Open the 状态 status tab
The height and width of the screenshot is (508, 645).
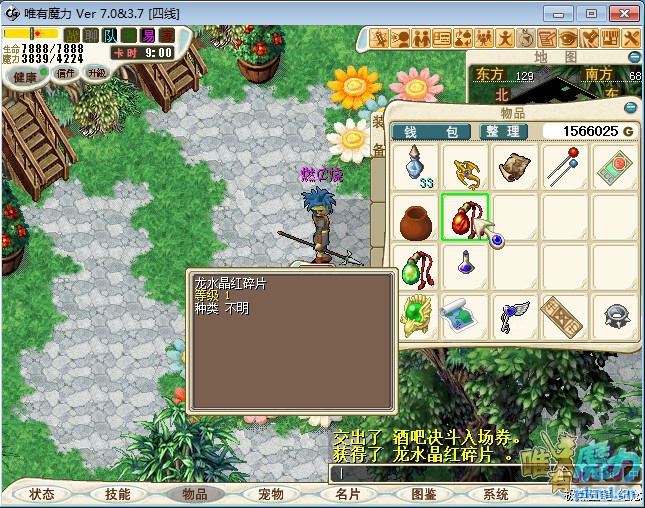point(42,494)
